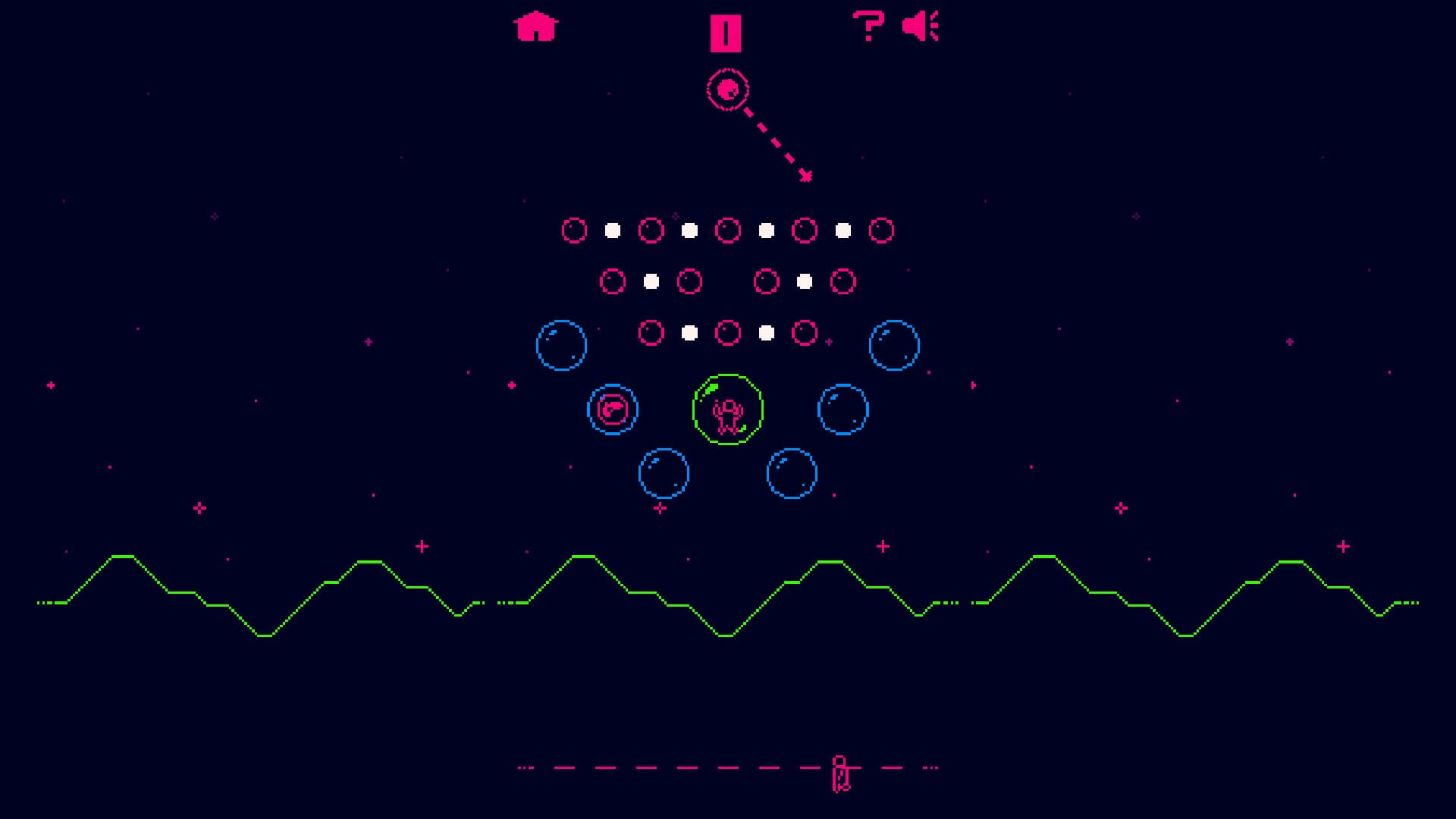This screenshot has width=1456, height=819.
Task: Pop the bottom-right blue bubble
Action: pos(791,472)
